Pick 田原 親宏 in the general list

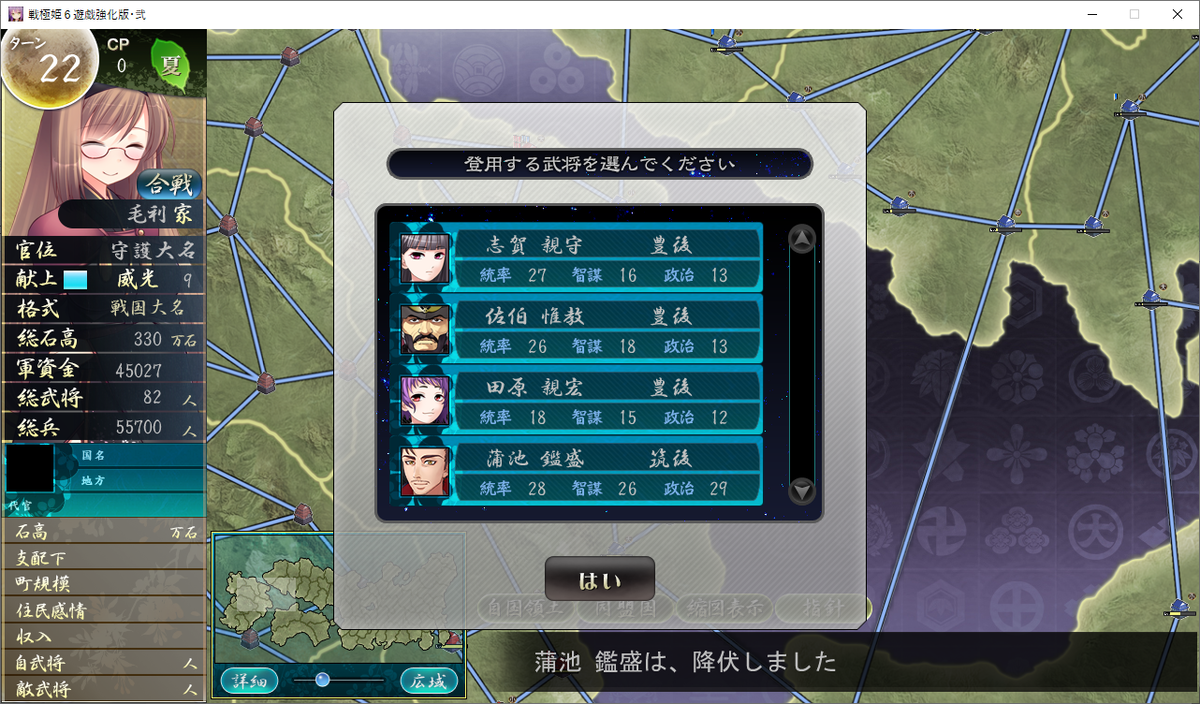(x=577, y=401)
